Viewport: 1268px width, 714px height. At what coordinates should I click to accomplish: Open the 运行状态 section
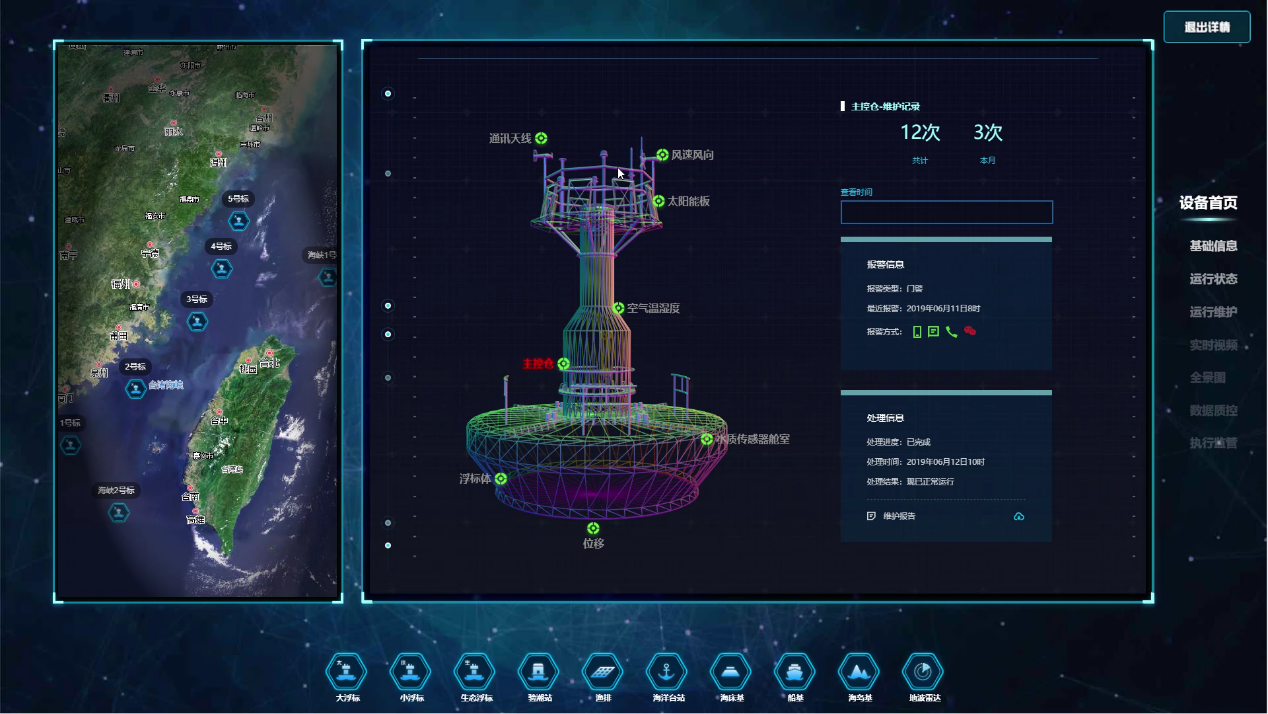(1213, 279)
